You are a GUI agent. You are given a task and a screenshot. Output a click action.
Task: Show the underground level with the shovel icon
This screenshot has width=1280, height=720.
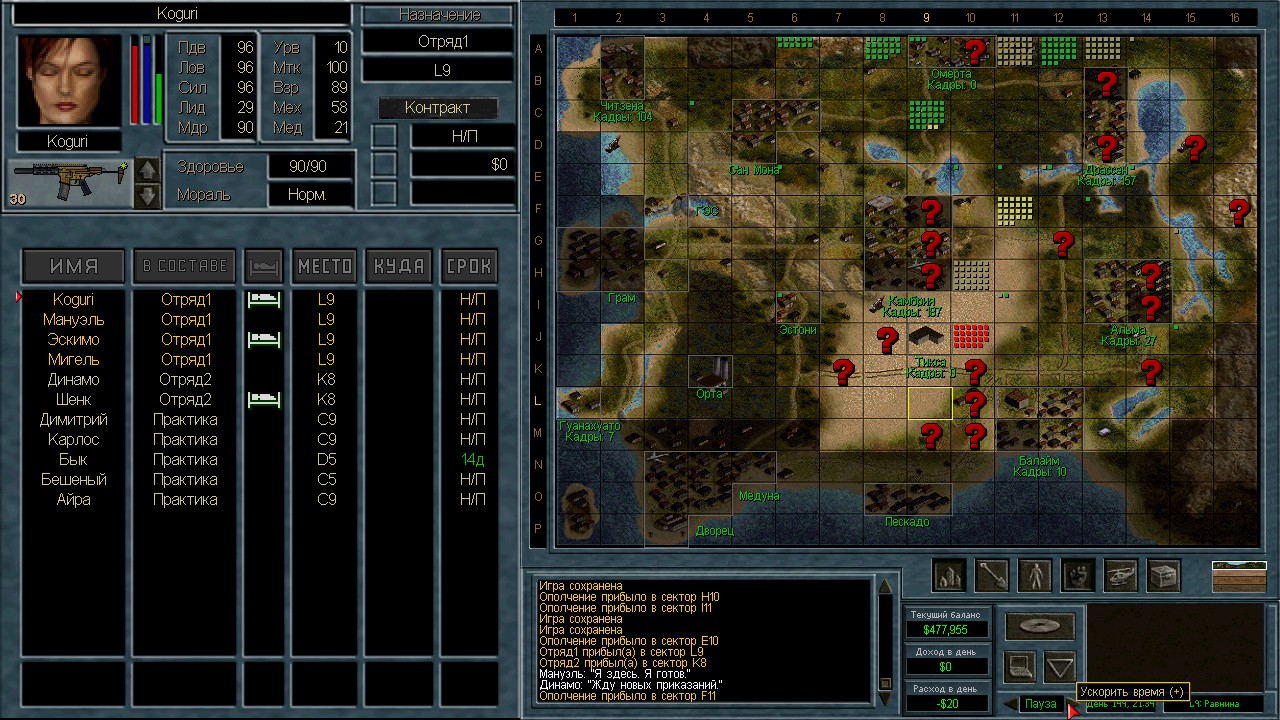pos(991,575)
